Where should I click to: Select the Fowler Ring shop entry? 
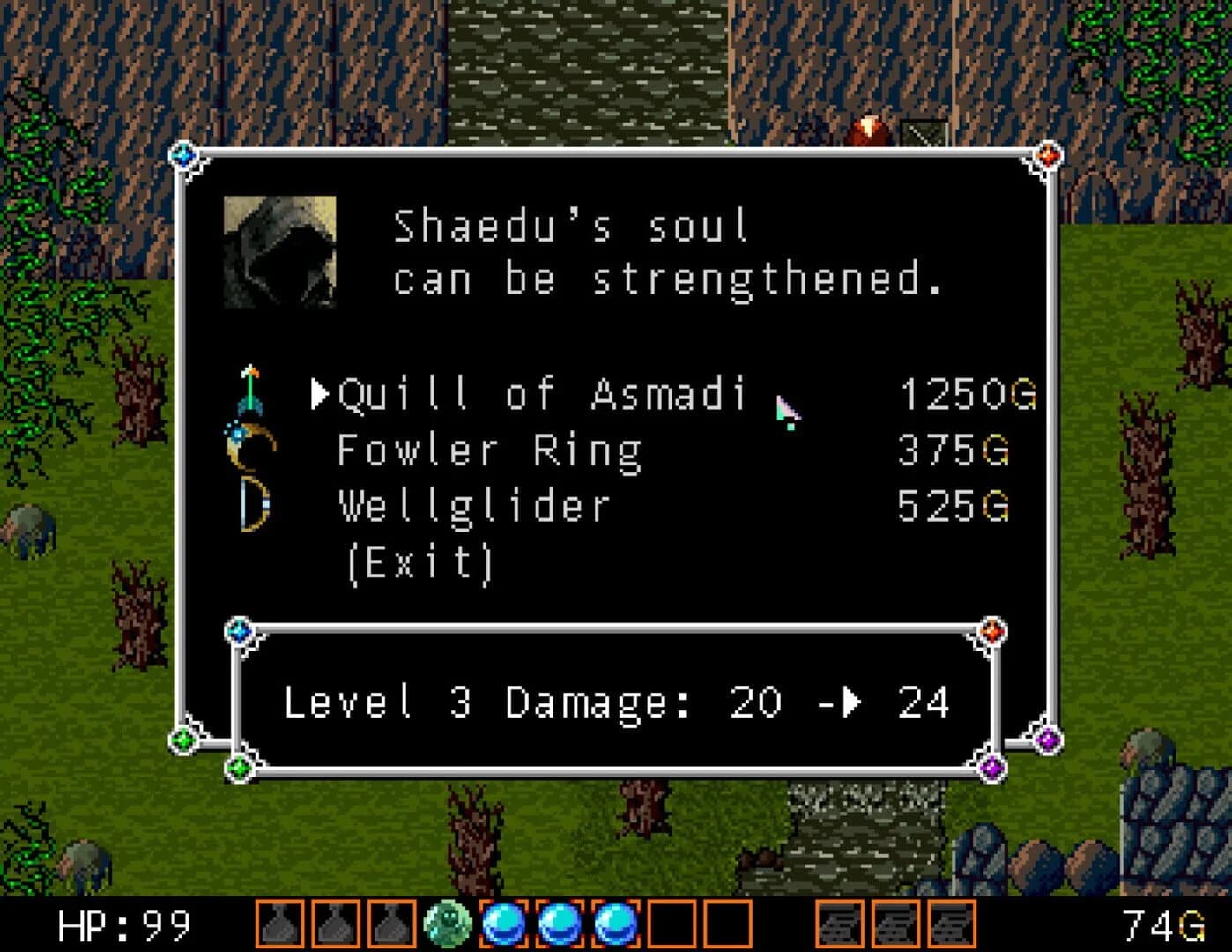486,450
